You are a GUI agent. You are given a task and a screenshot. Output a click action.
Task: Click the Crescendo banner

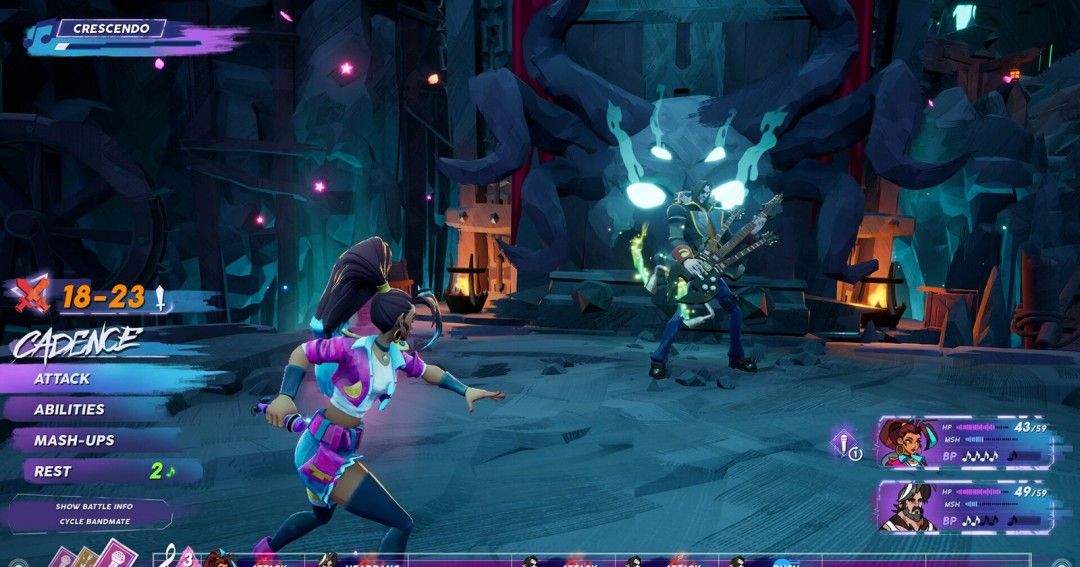[111, 29]
